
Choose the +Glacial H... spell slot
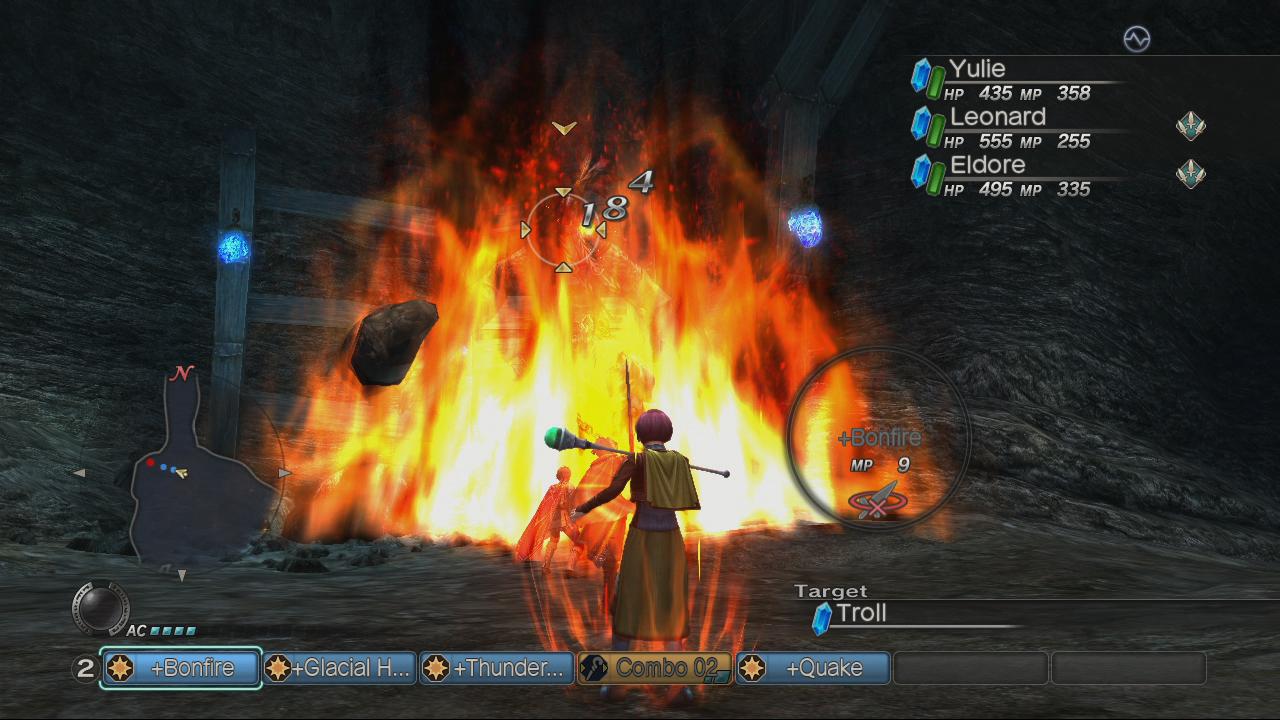[339, 668]
